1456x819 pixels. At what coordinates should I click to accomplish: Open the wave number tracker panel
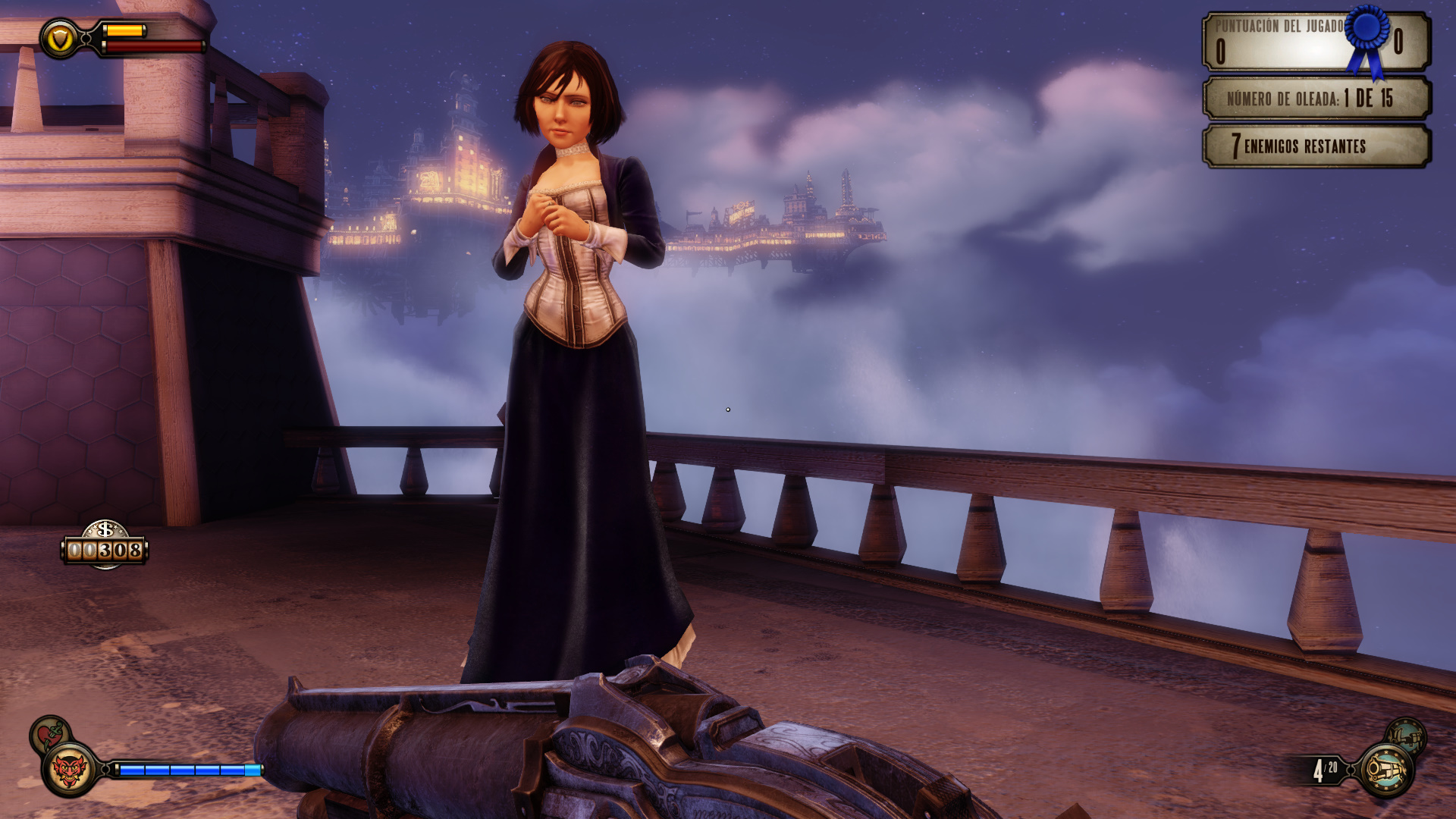click(x=1316, y=98)
